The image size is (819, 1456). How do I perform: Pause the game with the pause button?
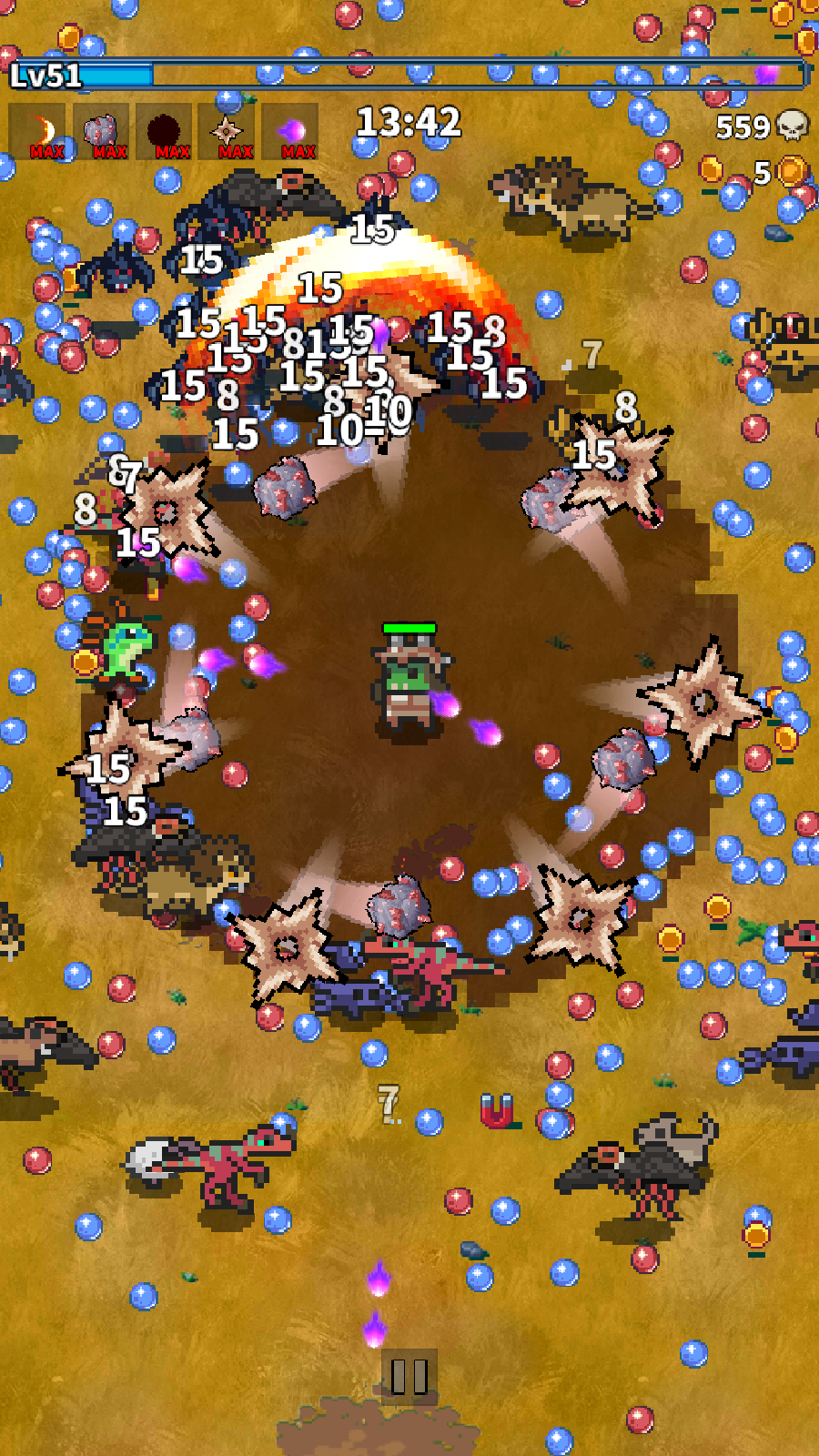(x=409, y=1376)
